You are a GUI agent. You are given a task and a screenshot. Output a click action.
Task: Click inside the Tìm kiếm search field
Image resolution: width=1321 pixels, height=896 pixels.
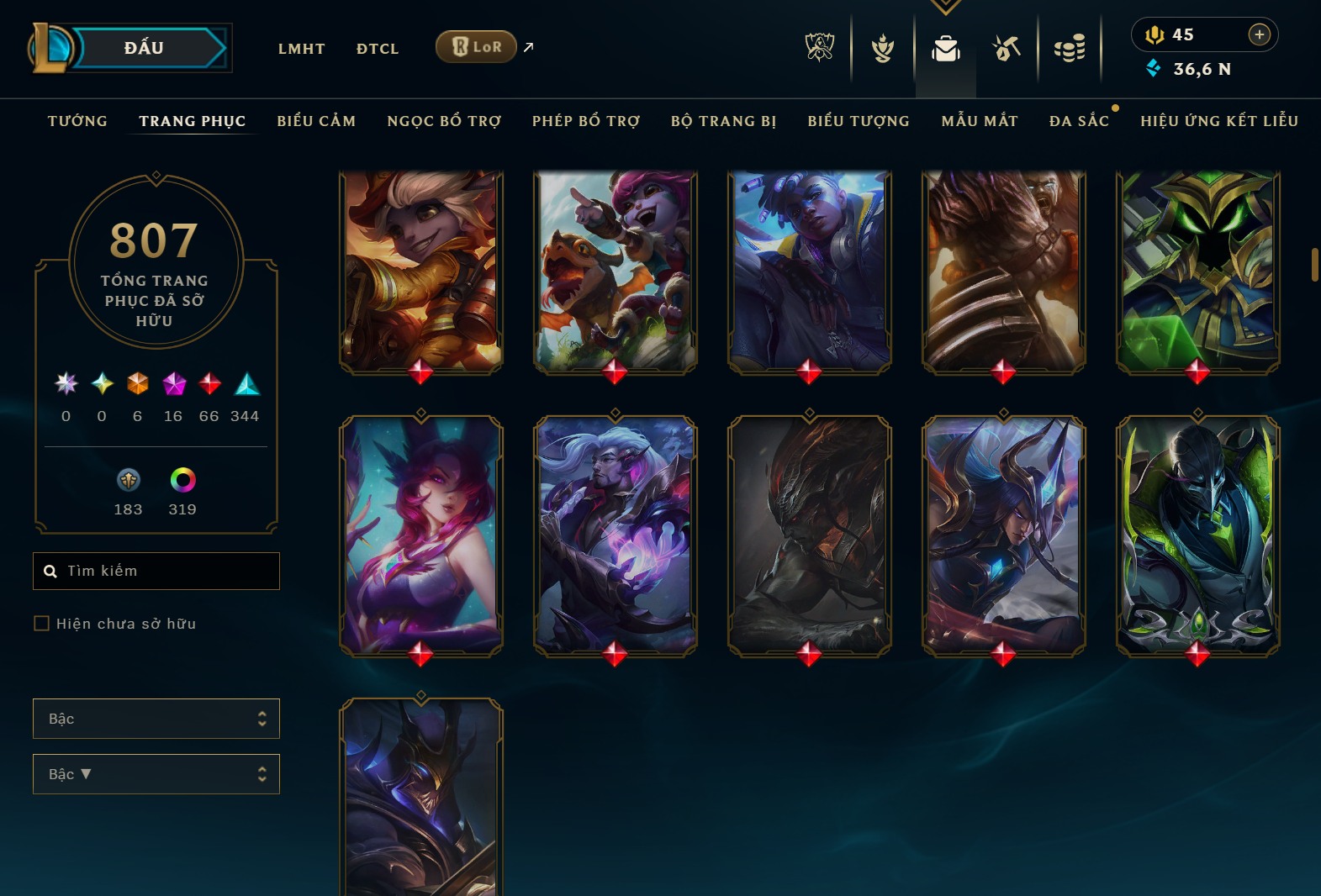pos(156,571)
